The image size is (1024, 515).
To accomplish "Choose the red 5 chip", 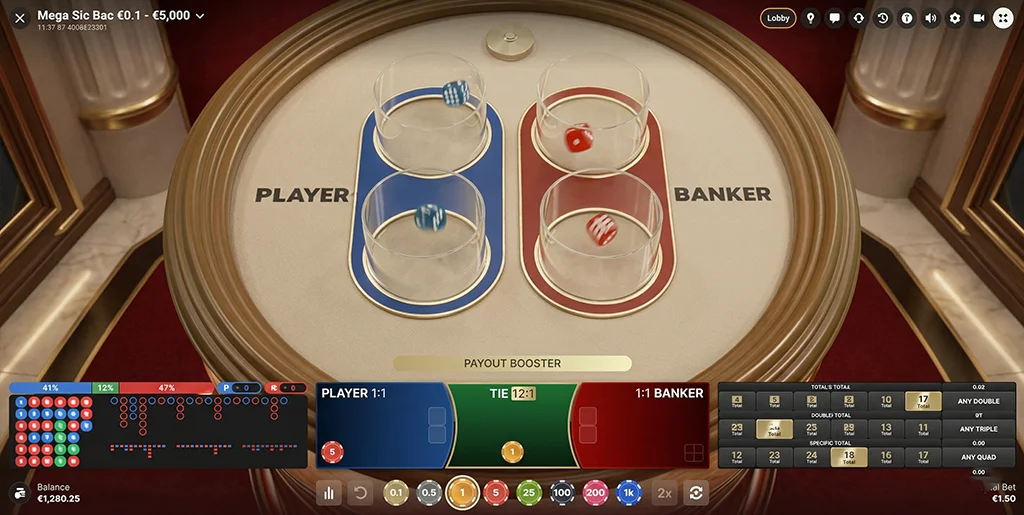I will coord(495,492).
